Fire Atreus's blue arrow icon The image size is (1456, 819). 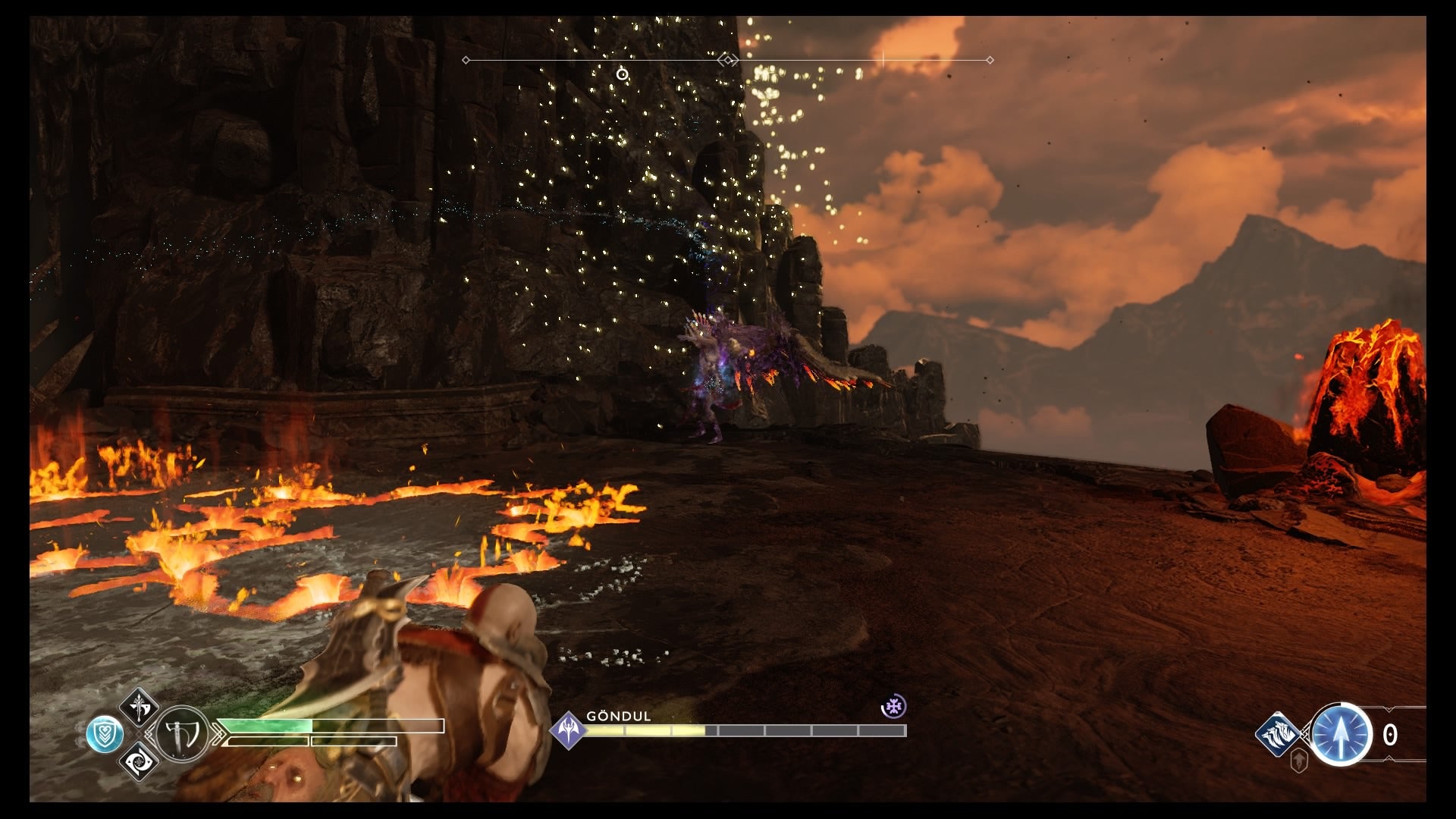(x=1341, y=734)
